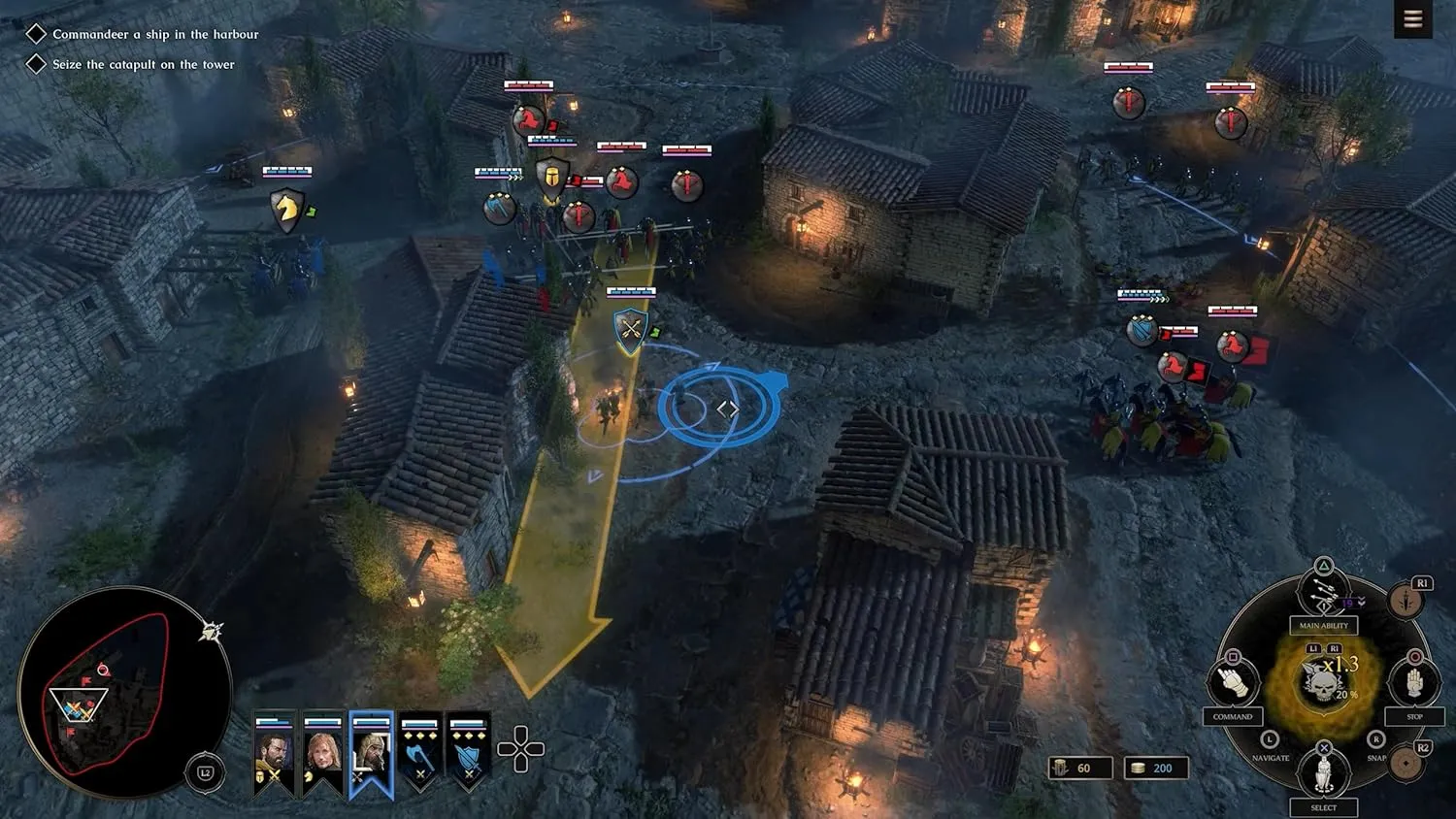Select the 'Commandeer a ship in the harbour' objective
The height and width of the screenshot is (819, 1456).
click(x=155, y=34)
